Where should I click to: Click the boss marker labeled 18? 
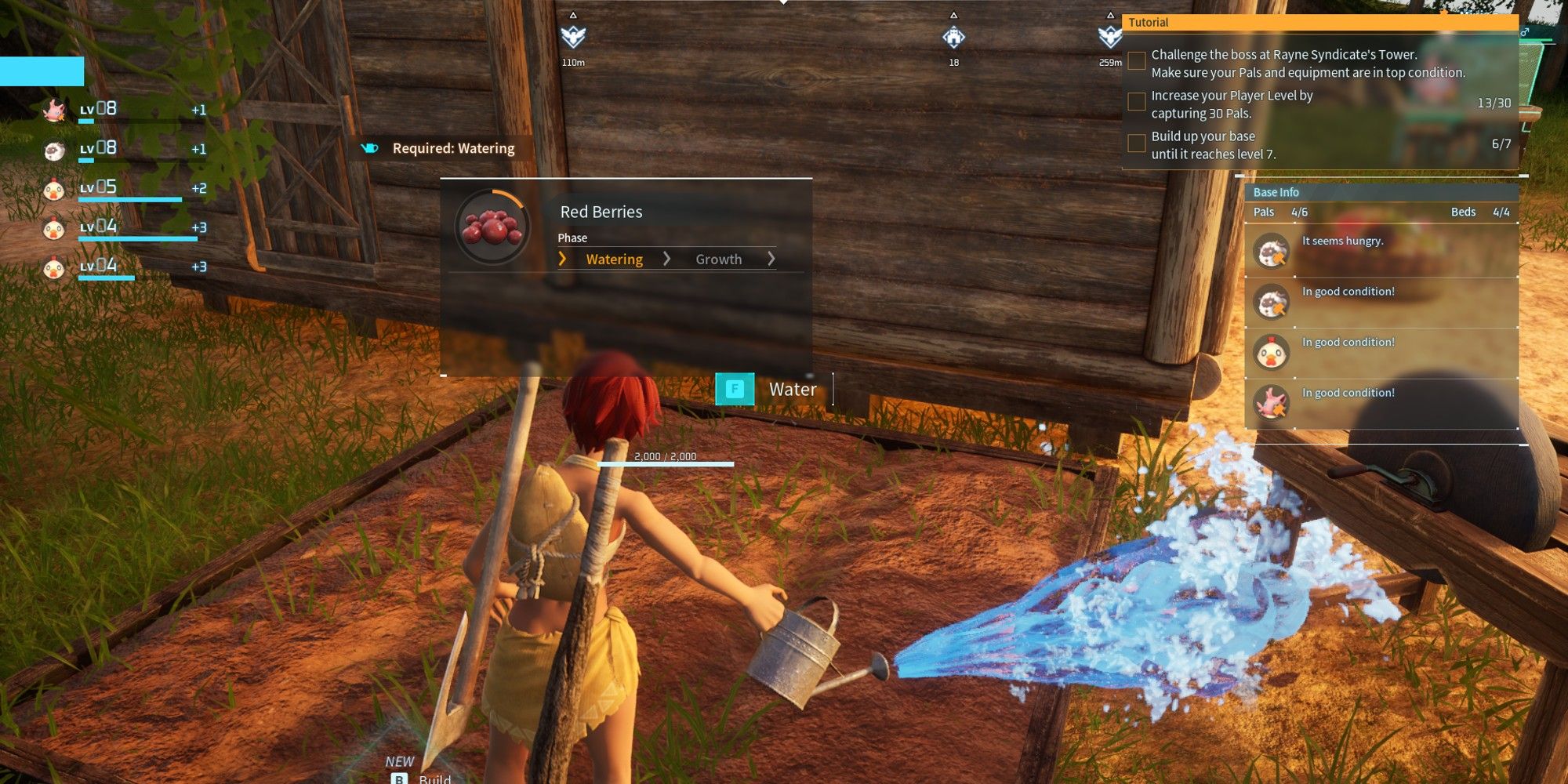tap(953, 35)
